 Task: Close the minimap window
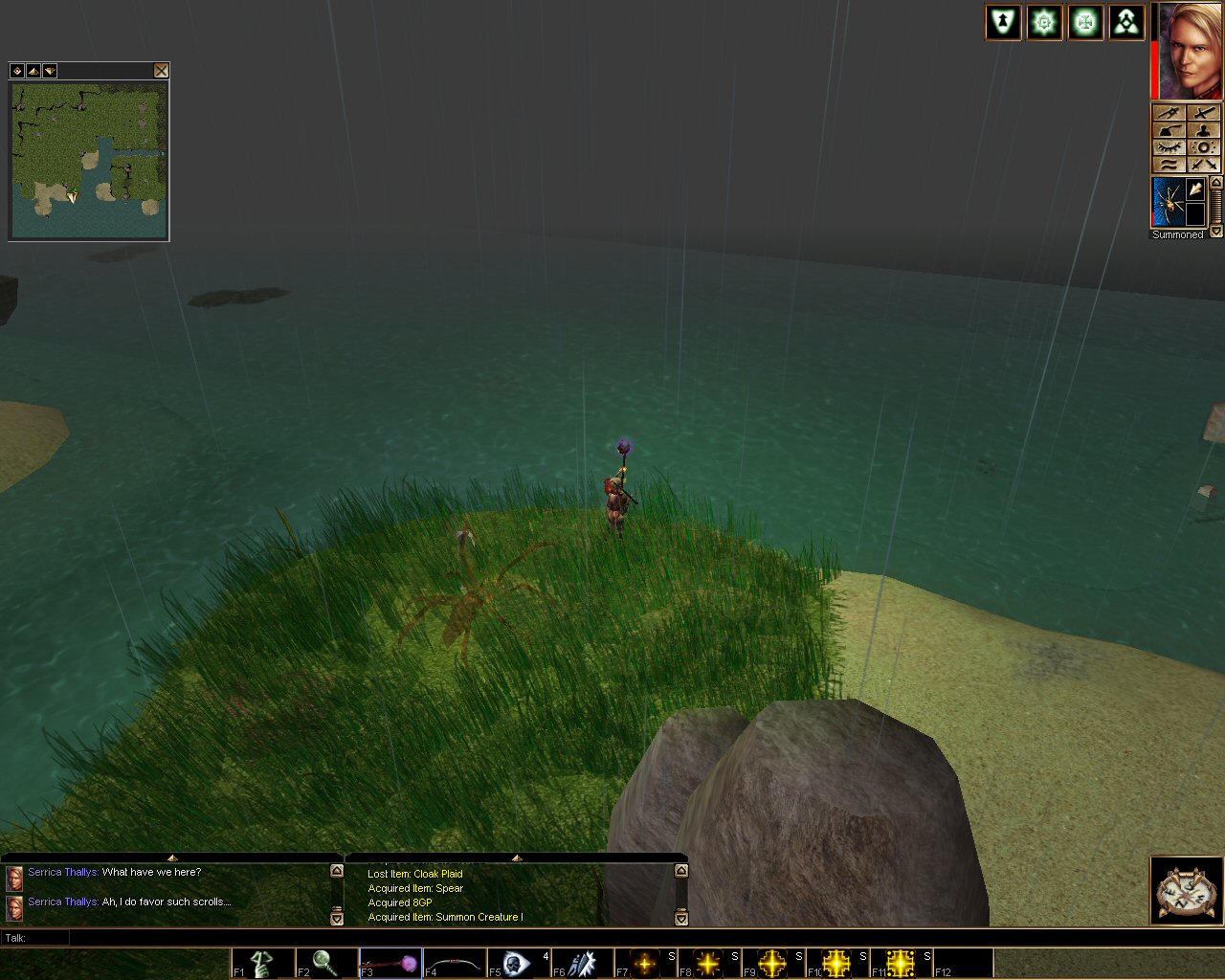click(x=161, y=71)
